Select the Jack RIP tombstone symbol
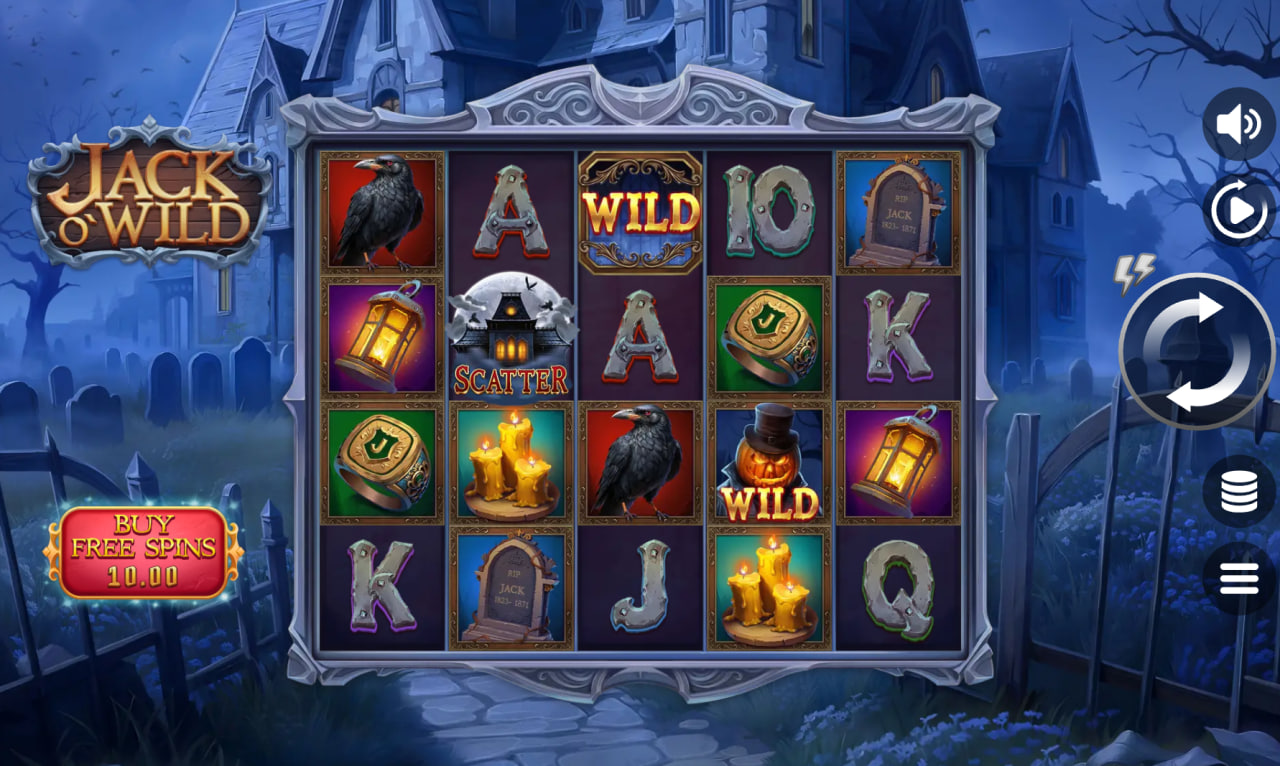This screenshot has height=766, width=1280. pos(512,585)
